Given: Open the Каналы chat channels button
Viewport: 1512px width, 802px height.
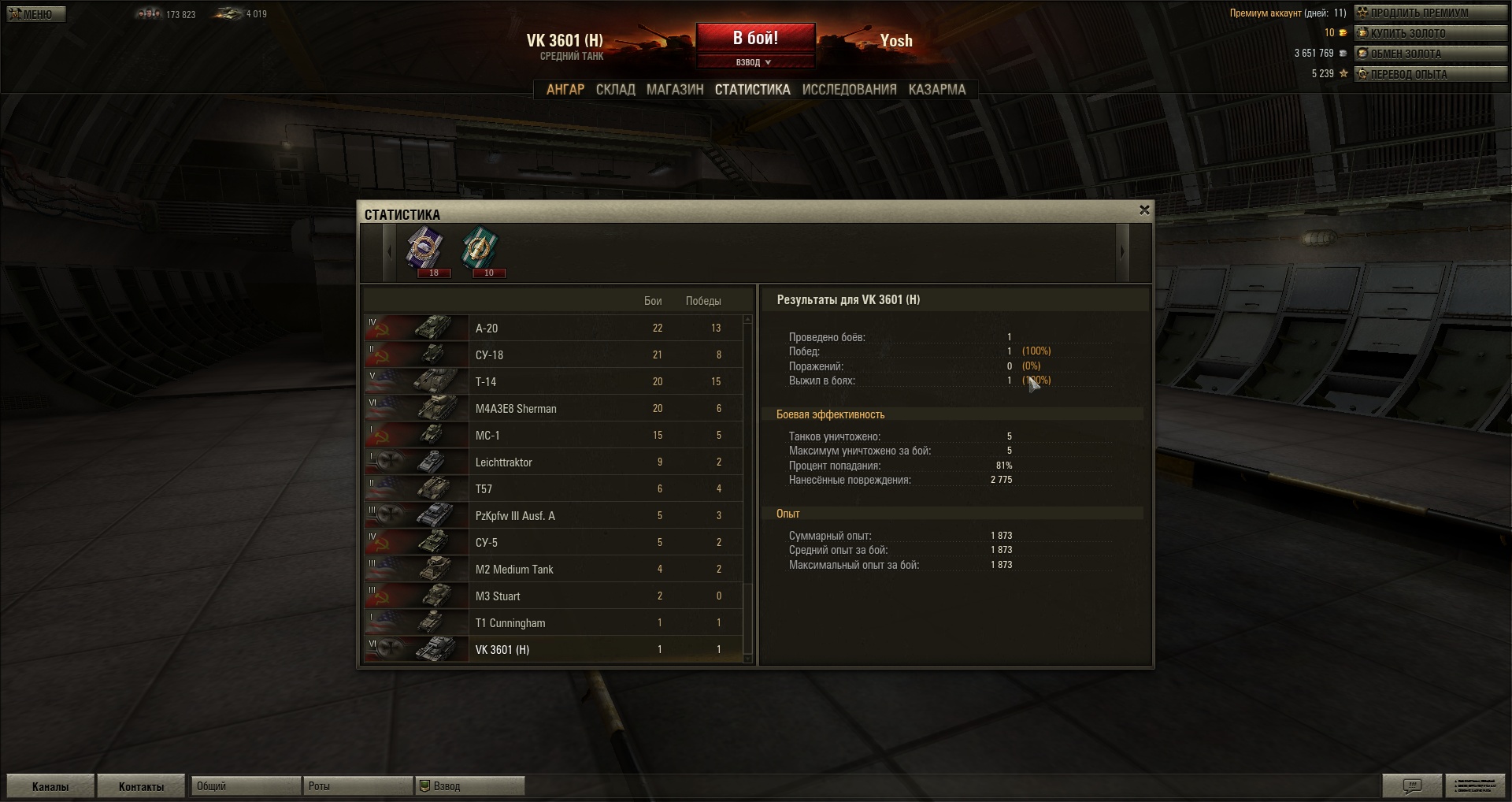Looking at the screenshot, I should pos(50,786).
